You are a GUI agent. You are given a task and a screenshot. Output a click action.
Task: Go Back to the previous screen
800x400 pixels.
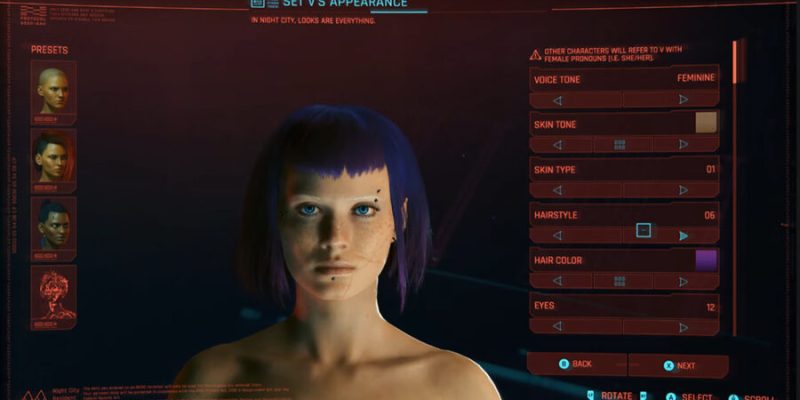click(x=576, y=365)
